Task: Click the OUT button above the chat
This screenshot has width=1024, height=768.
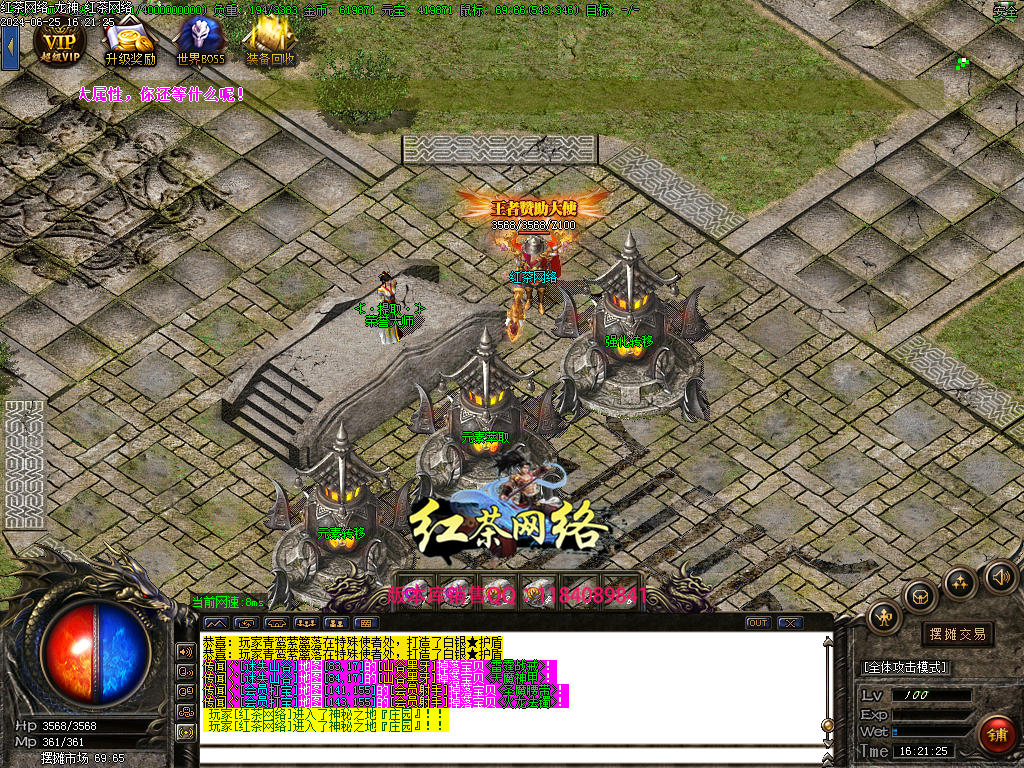Action: [759, 623]
